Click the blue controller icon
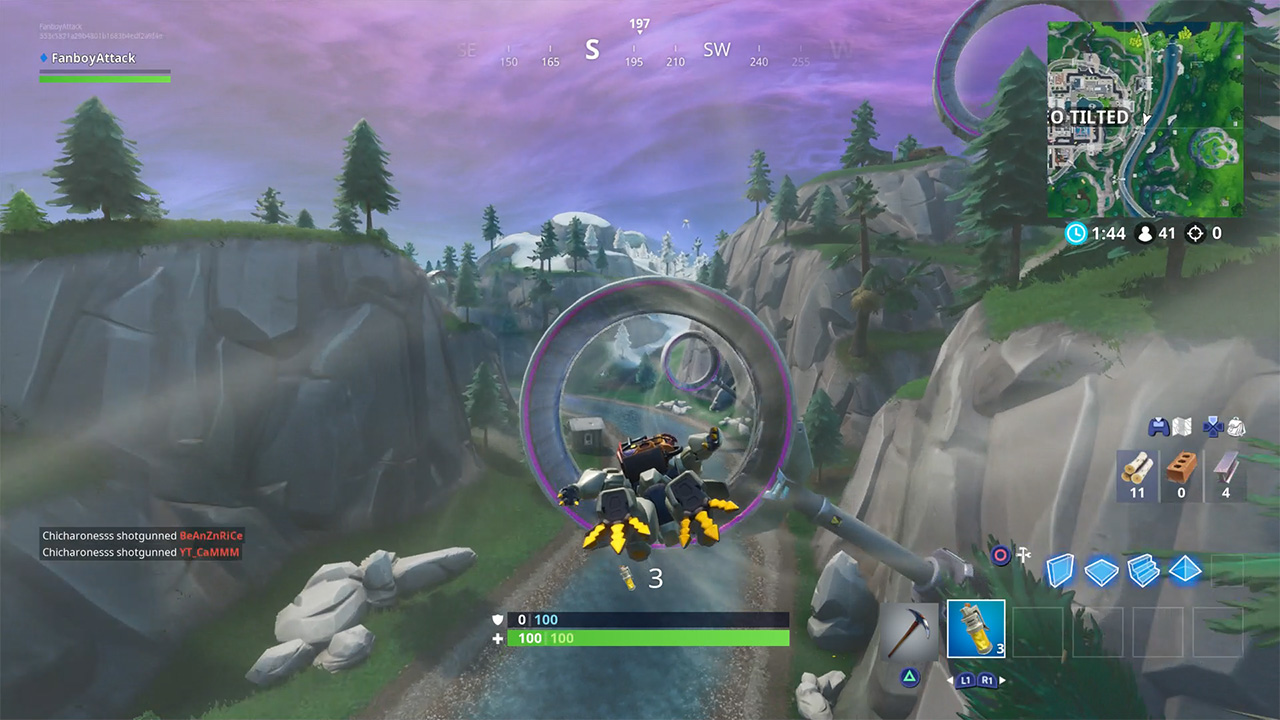Image resolution: width=1280 pixels, height=720 pixels. tap(1157, 427)
